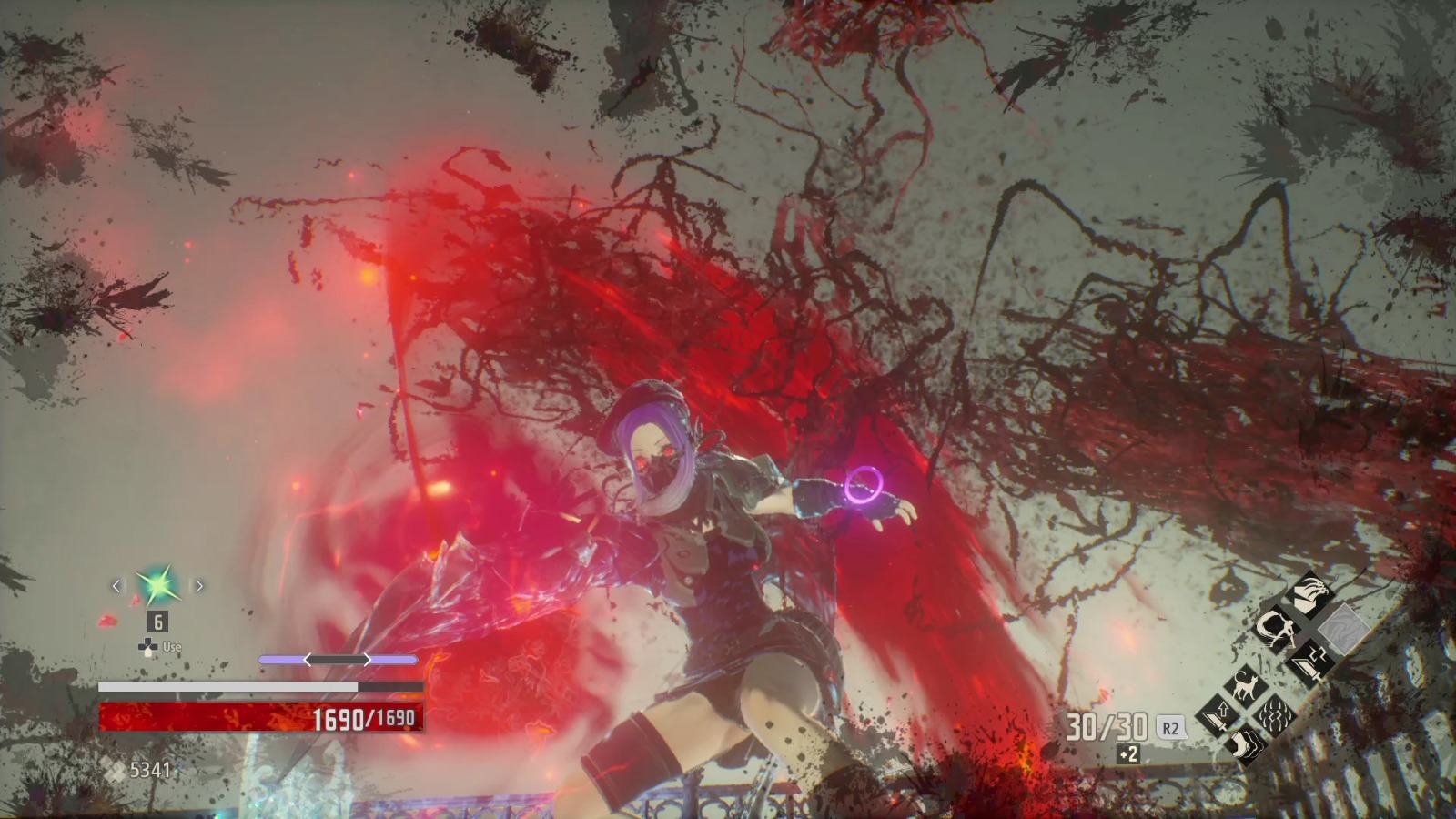1456x819 pixels.
Task: Click the haze total reading 5341
Action: pyautogui.click(x=150, y=770)
